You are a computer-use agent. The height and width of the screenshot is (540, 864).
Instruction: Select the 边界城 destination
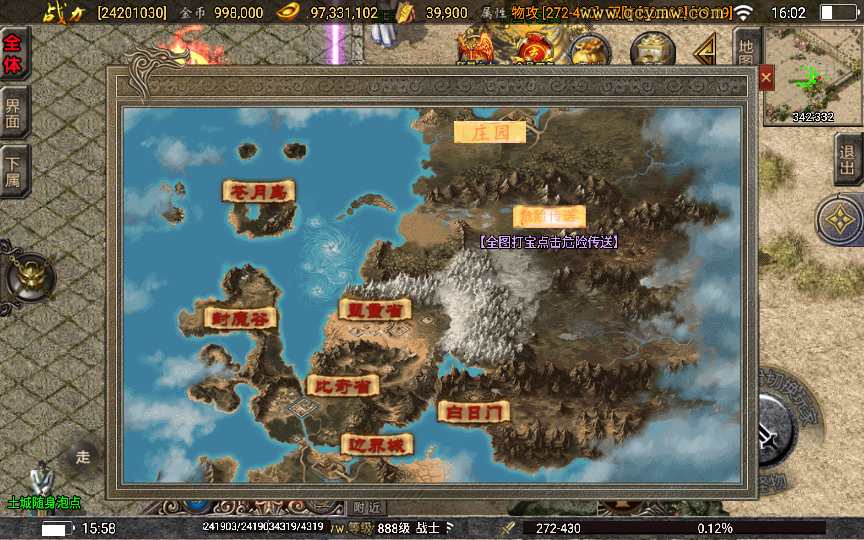pos(377,445)
